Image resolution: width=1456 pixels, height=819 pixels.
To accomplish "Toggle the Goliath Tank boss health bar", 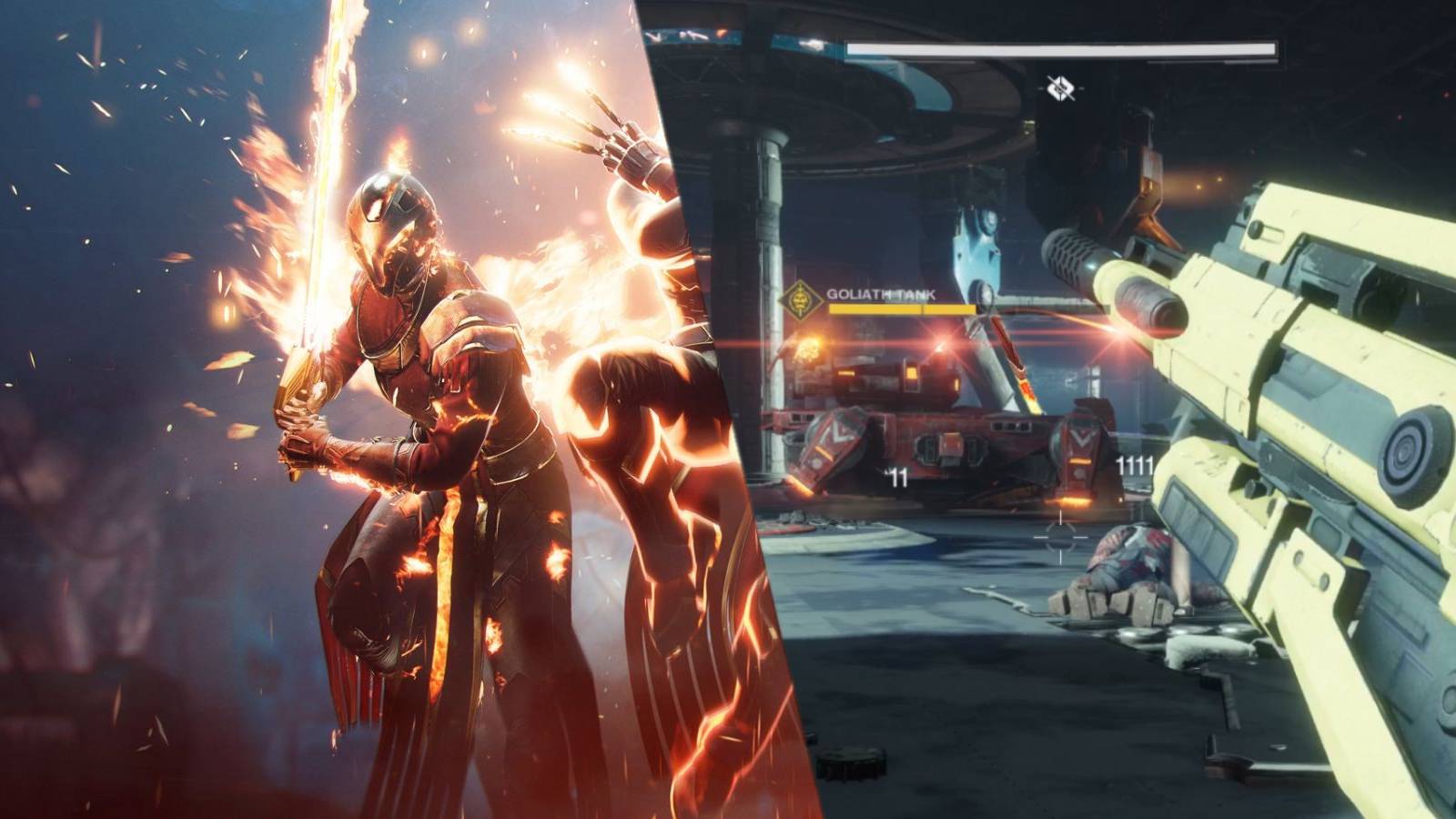I will tap(901, 308).
